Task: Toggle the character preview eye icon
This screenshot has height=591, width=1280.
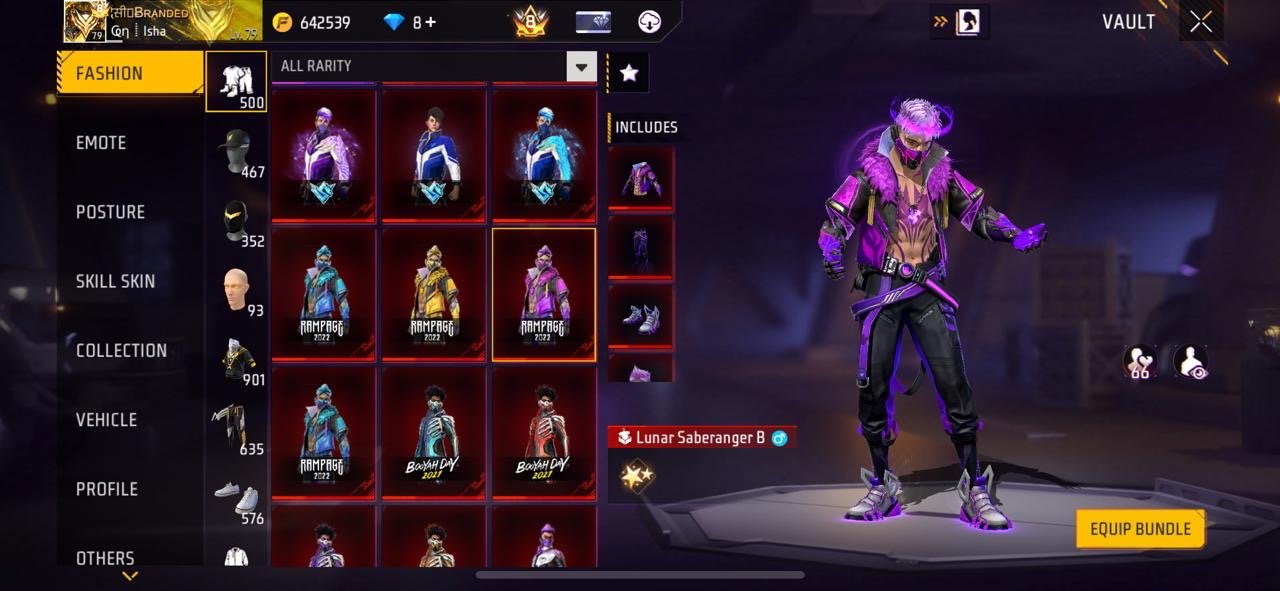Action: (1190, 361)
